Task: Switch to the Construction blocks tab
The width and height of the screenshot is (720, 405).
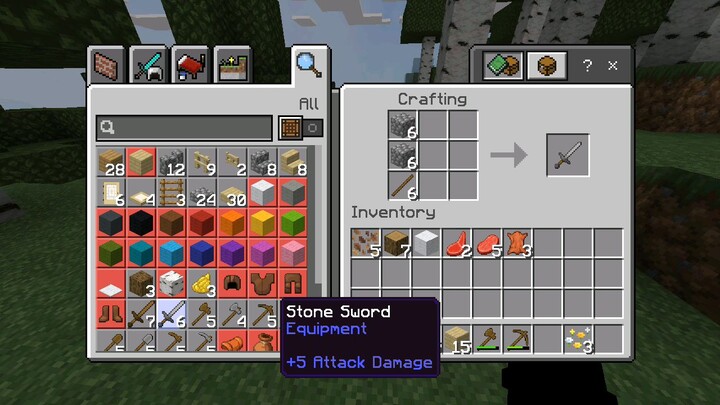Action: [105, 66]
